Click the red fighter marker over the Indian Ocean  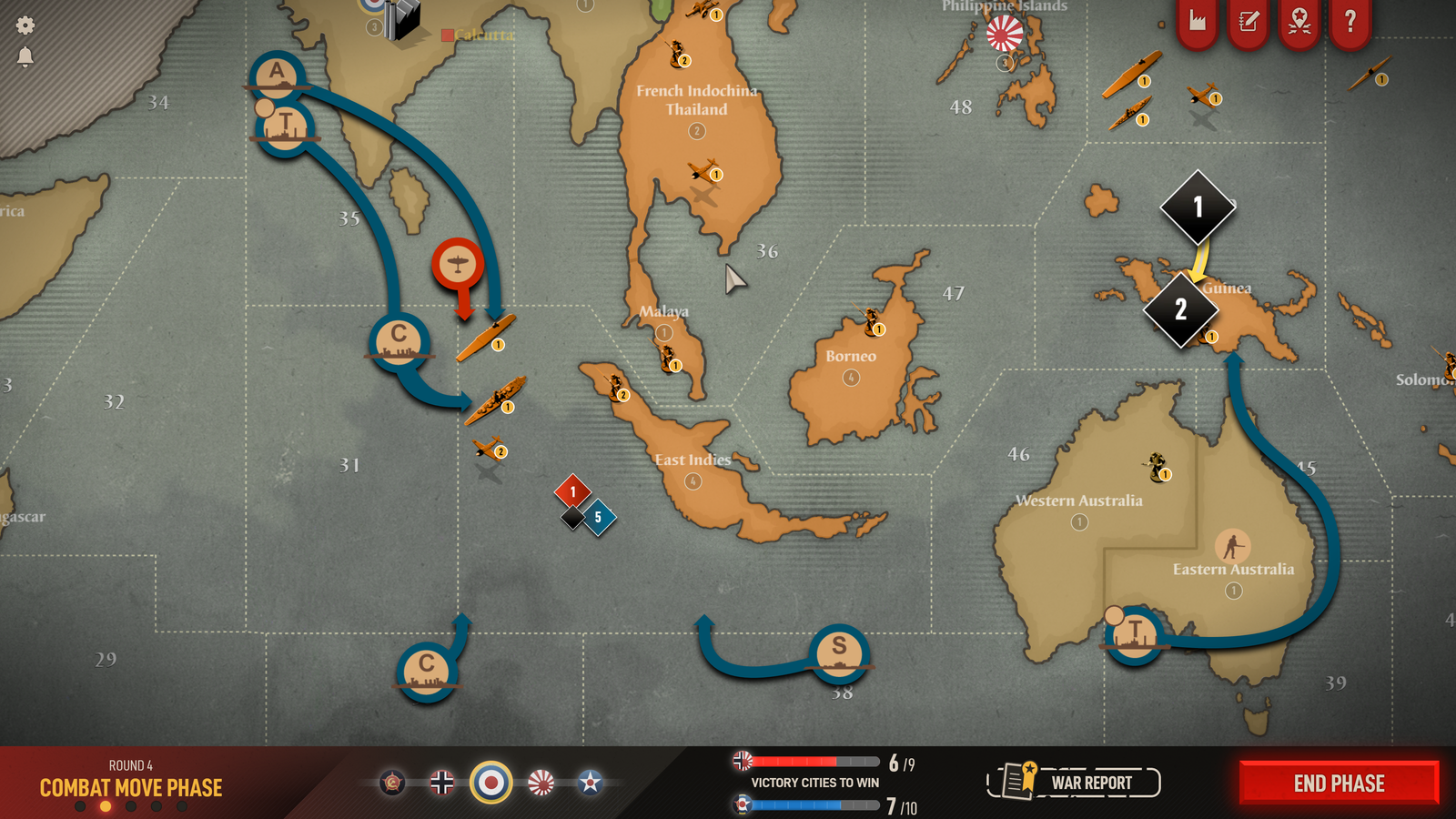458,262
